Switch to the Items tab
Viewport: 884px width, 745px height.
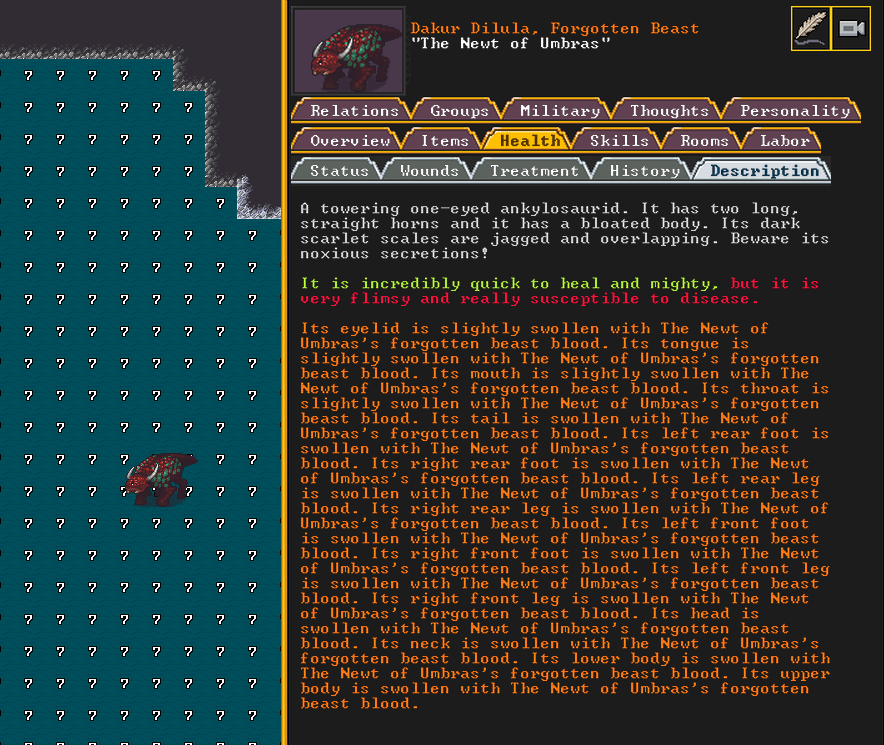(444, 141)
